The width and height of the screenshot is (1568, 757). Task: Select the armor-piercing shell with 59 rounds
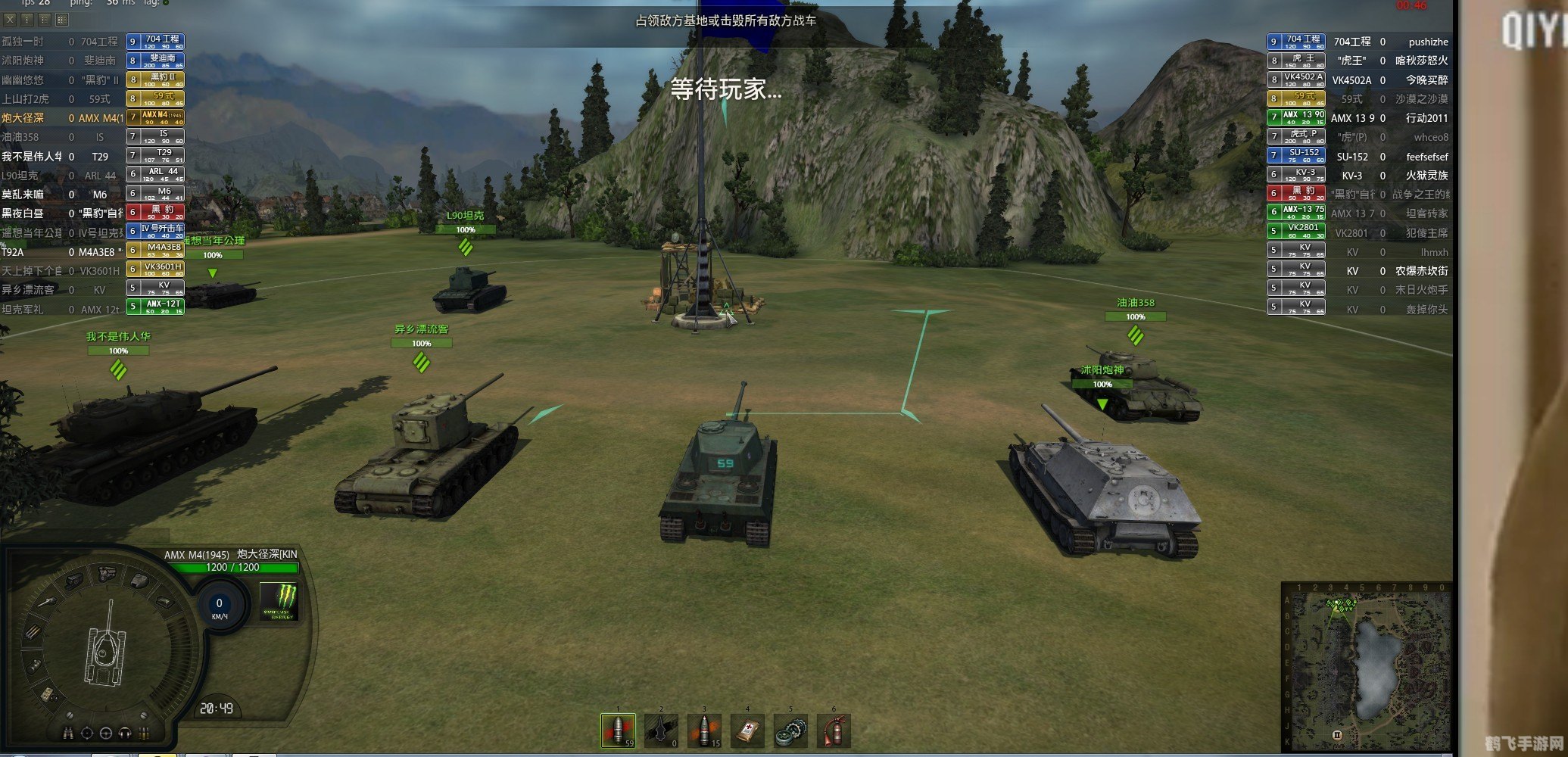pos(618,731)
